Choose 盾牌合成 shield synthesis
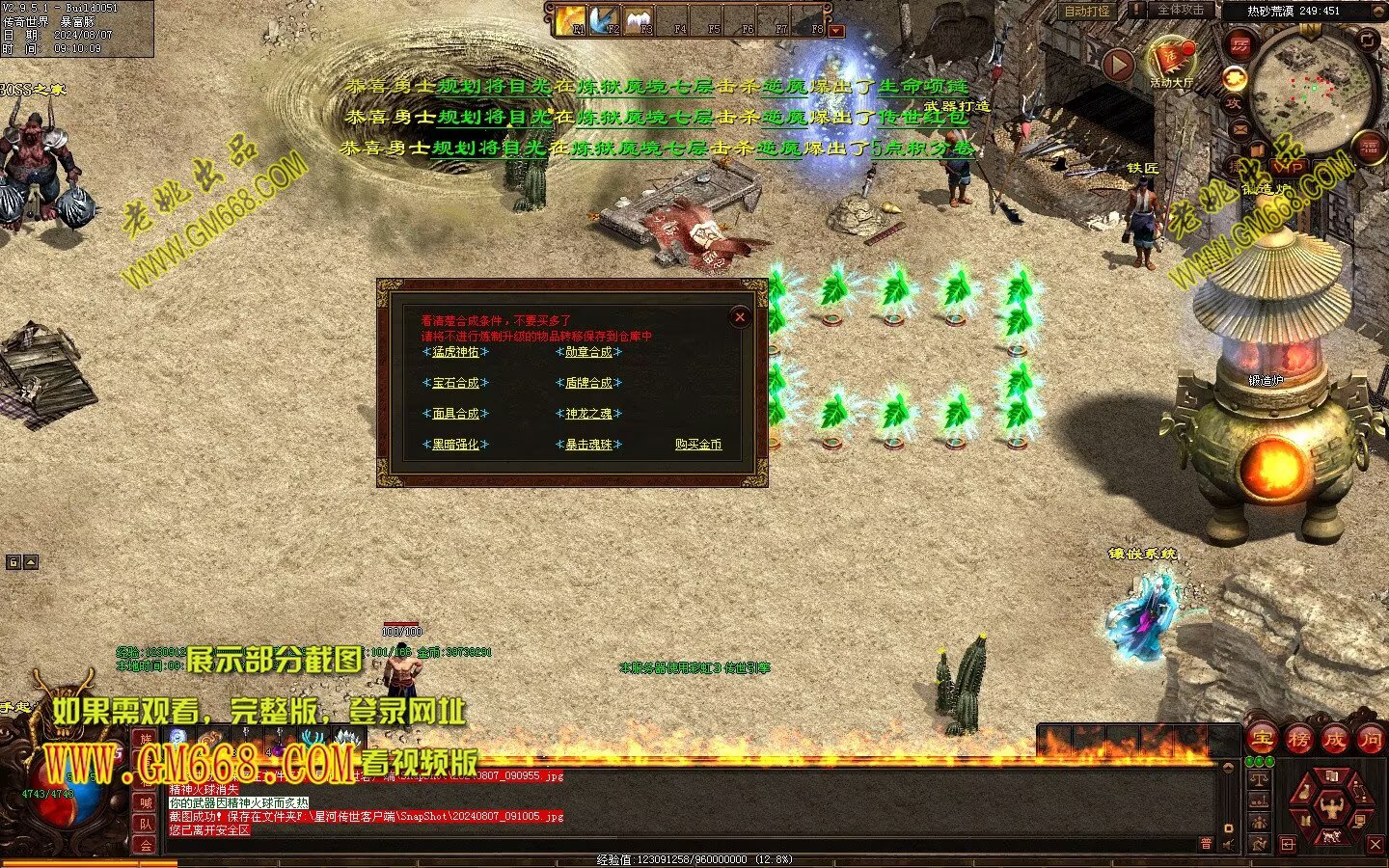 [x=588, y=383]
